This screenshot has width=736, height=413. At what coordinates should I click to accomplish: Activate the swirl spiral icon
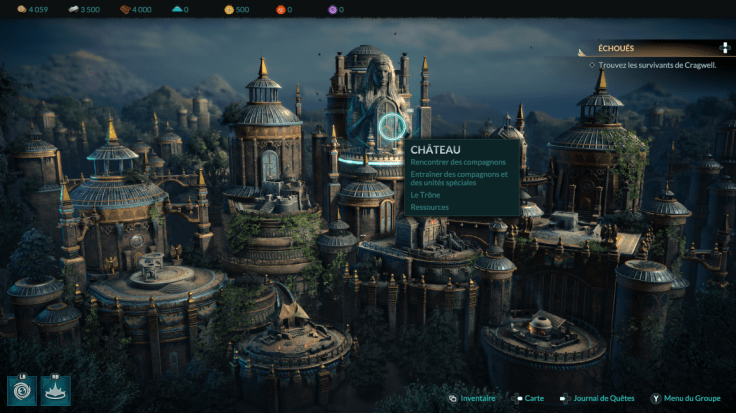pyautogui.click(x=21, y=389)
